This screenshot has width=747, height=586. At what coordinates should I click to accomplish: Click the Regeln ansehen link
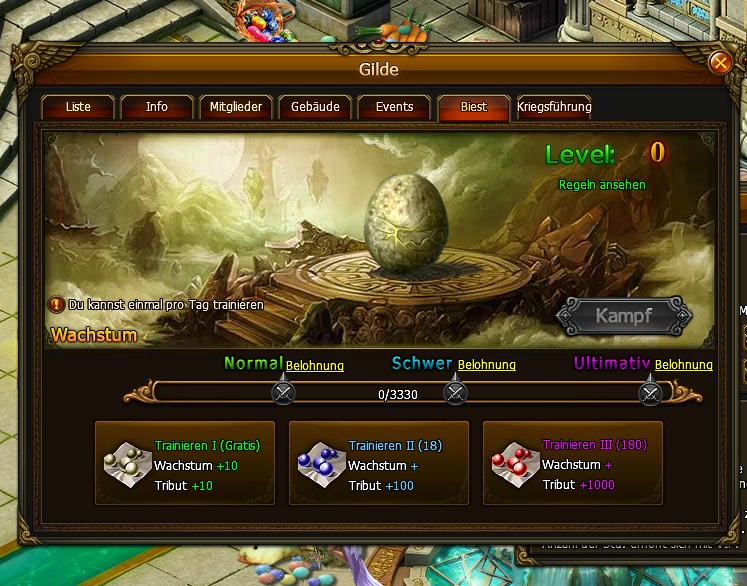pyautogui.click(x=602, y=185)
